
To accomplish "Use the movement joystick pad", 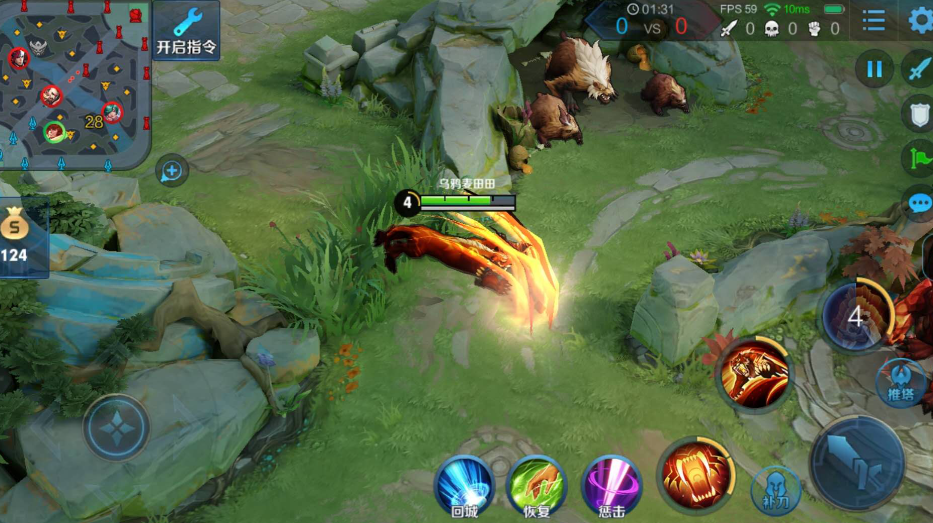I will (116, 427).
